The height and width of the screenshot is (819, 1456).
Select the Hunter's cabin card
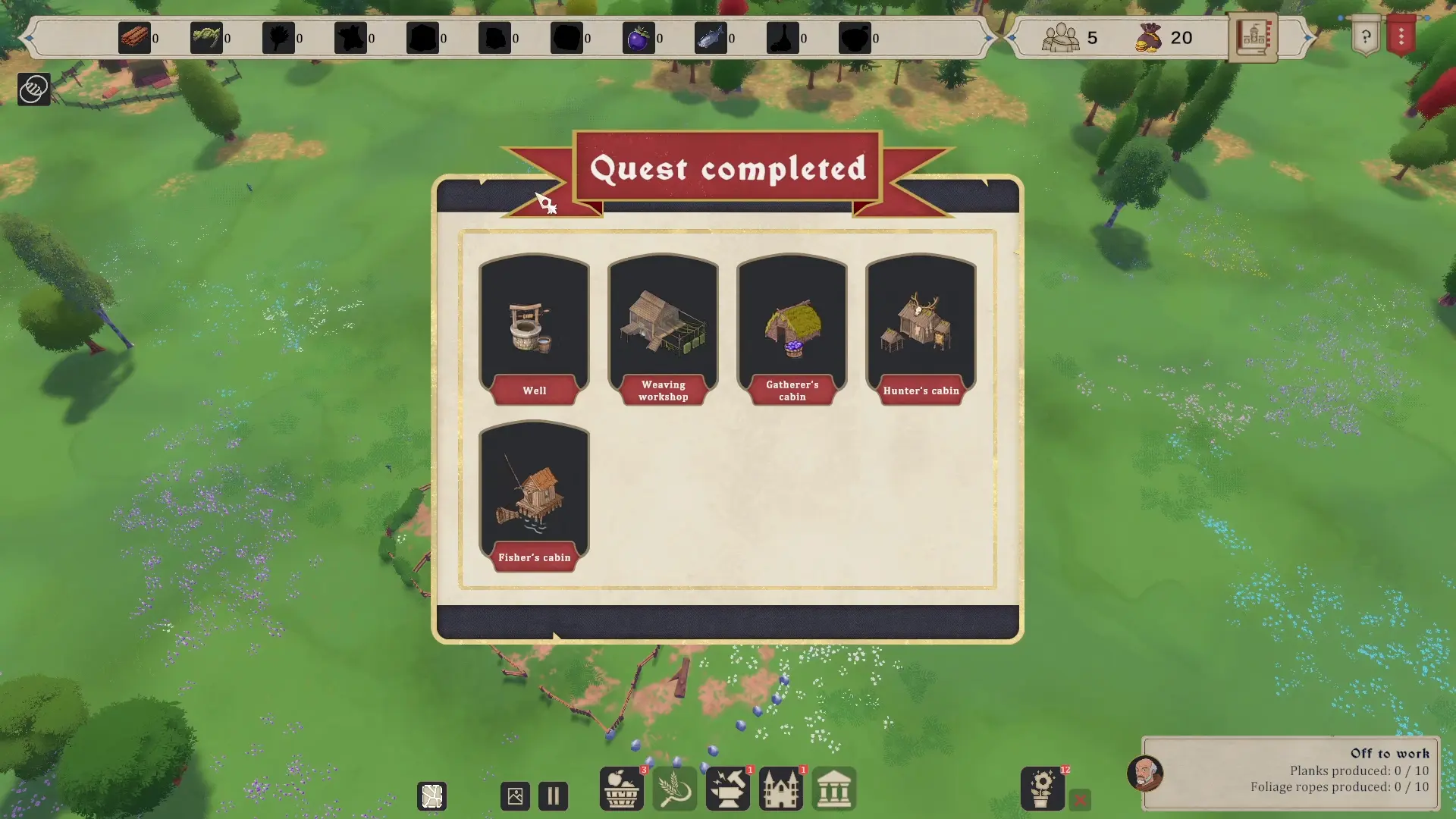point(921,330)
